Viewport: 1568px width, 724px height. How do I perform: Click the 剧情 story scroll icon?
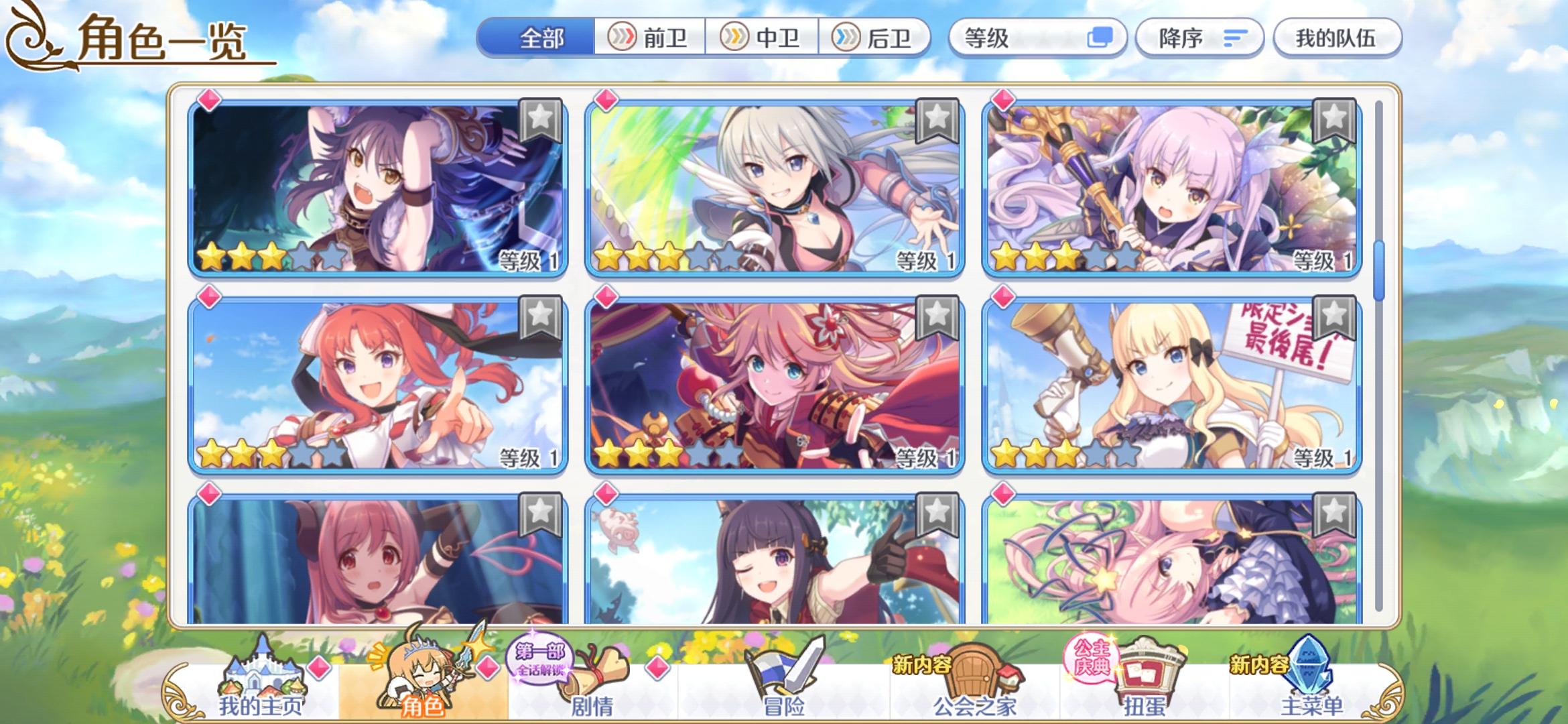coord(600,669)
